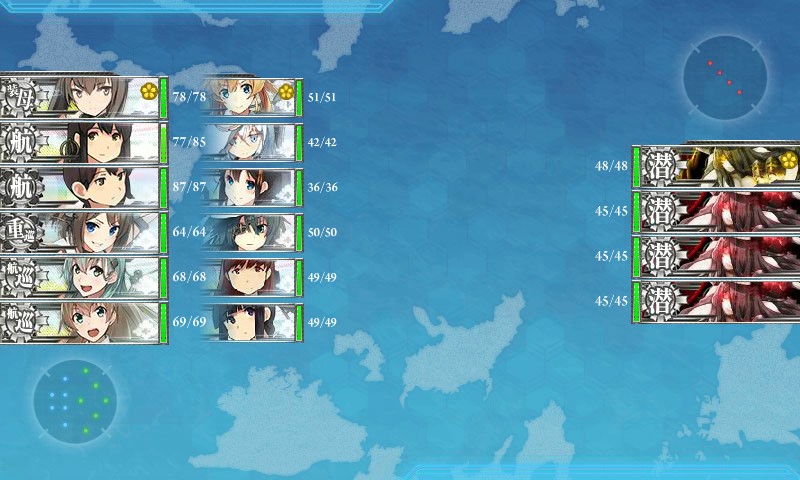Select the escort flagship banner with 51/51 HP
This screenshot has height=480, width=800.
[x=250, y=97]
